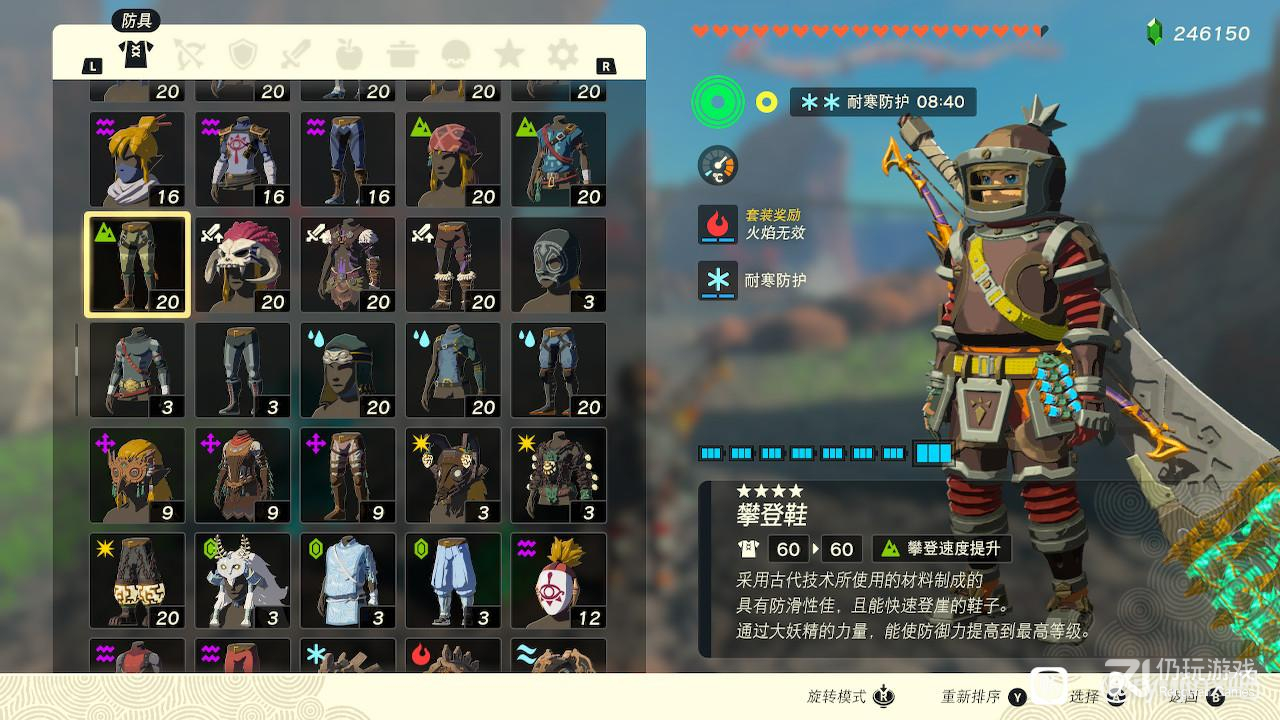Switch to the sword weapons tab
The height and width of the screenshot is (720, 1280).
pyautogui.click(x=295, y=54)
